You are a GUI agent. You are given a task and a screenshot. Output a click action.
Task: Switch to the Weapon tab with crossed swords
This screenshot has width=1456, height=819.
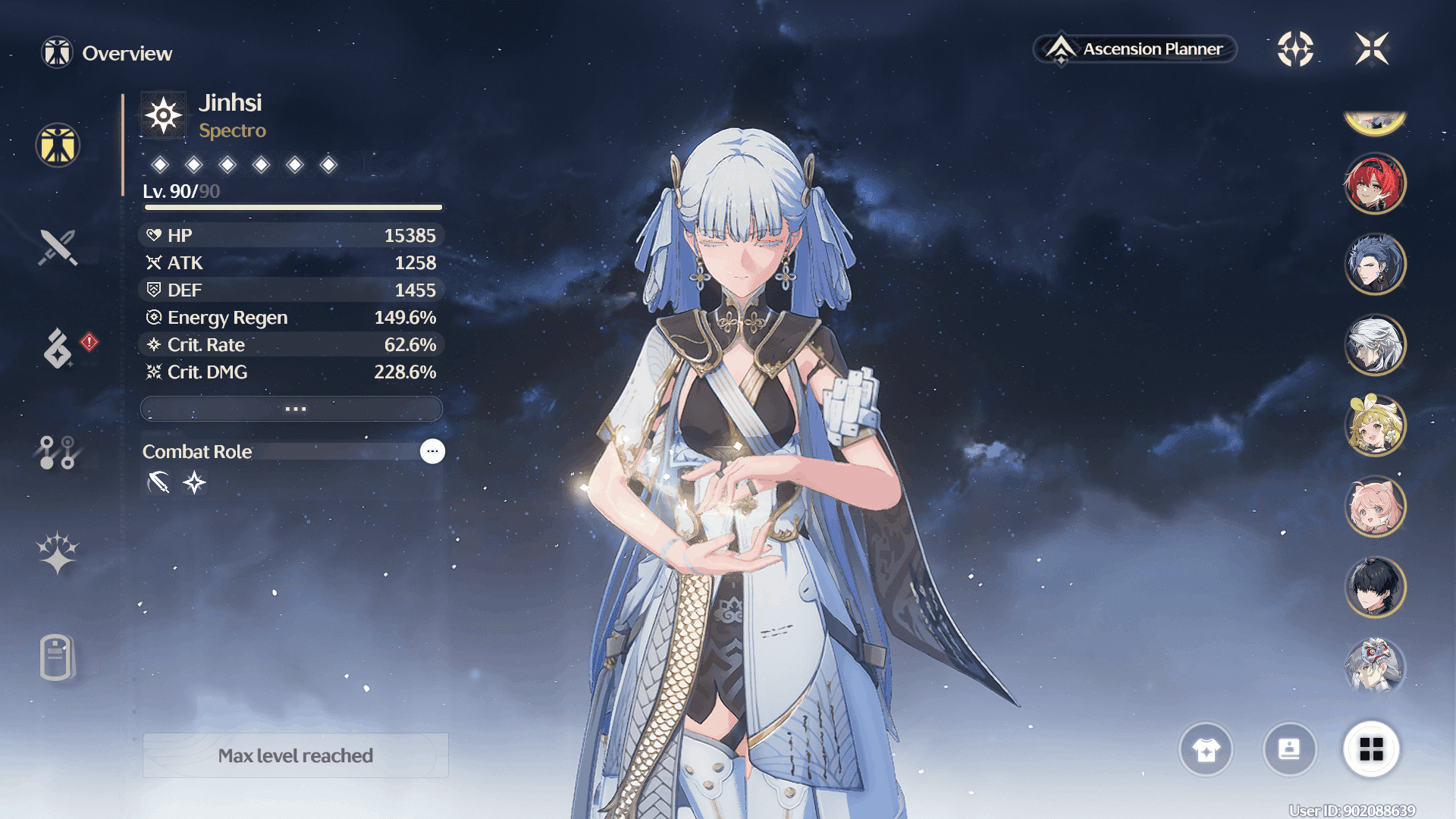58,247
